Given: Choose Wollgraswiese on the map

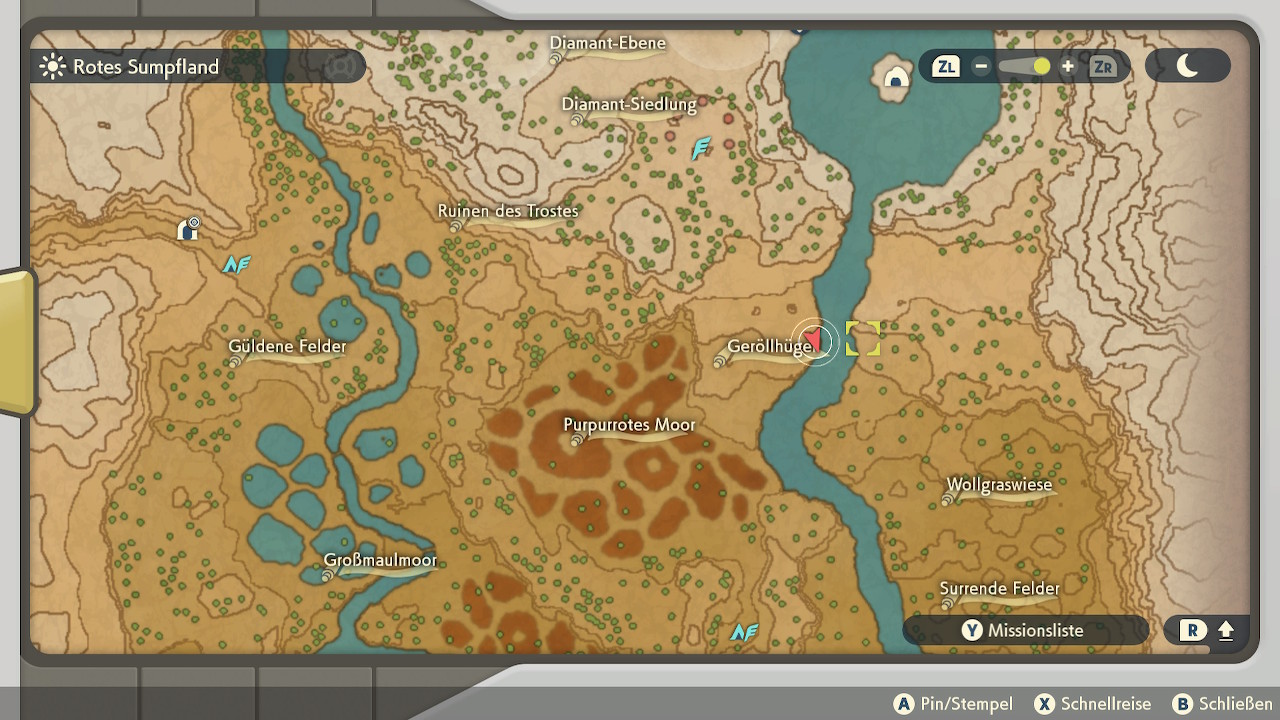Looking at the screenshot, I should 999,486.
